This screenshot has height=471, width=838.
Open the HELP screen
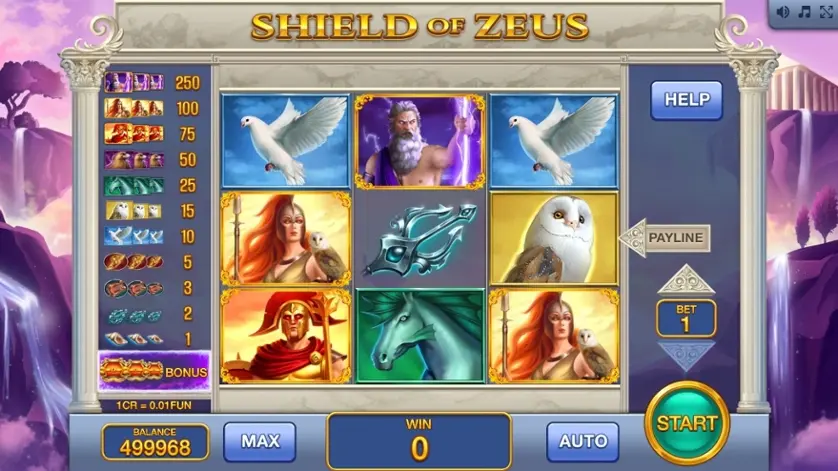pos(686,100)
